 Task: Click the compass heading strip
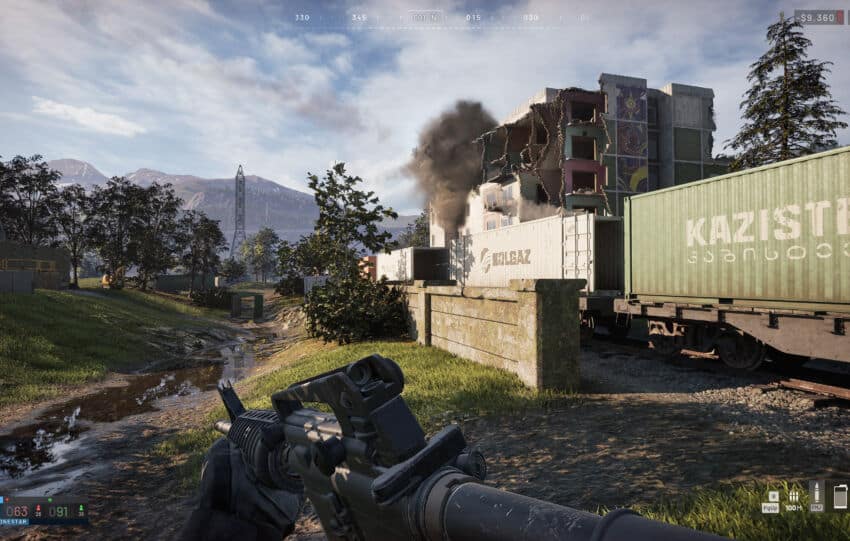point(425,17)
